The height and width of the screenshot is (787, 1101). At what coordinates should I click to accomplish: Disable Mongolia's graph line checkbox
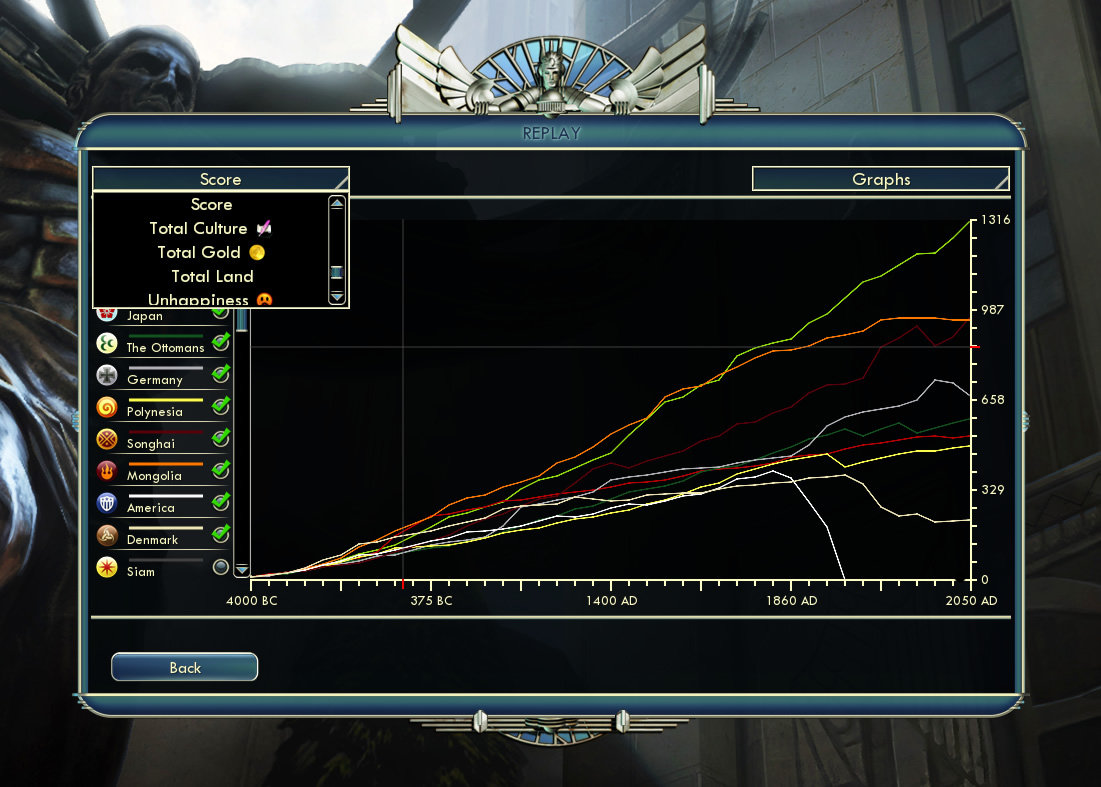[x=221, y=470]
